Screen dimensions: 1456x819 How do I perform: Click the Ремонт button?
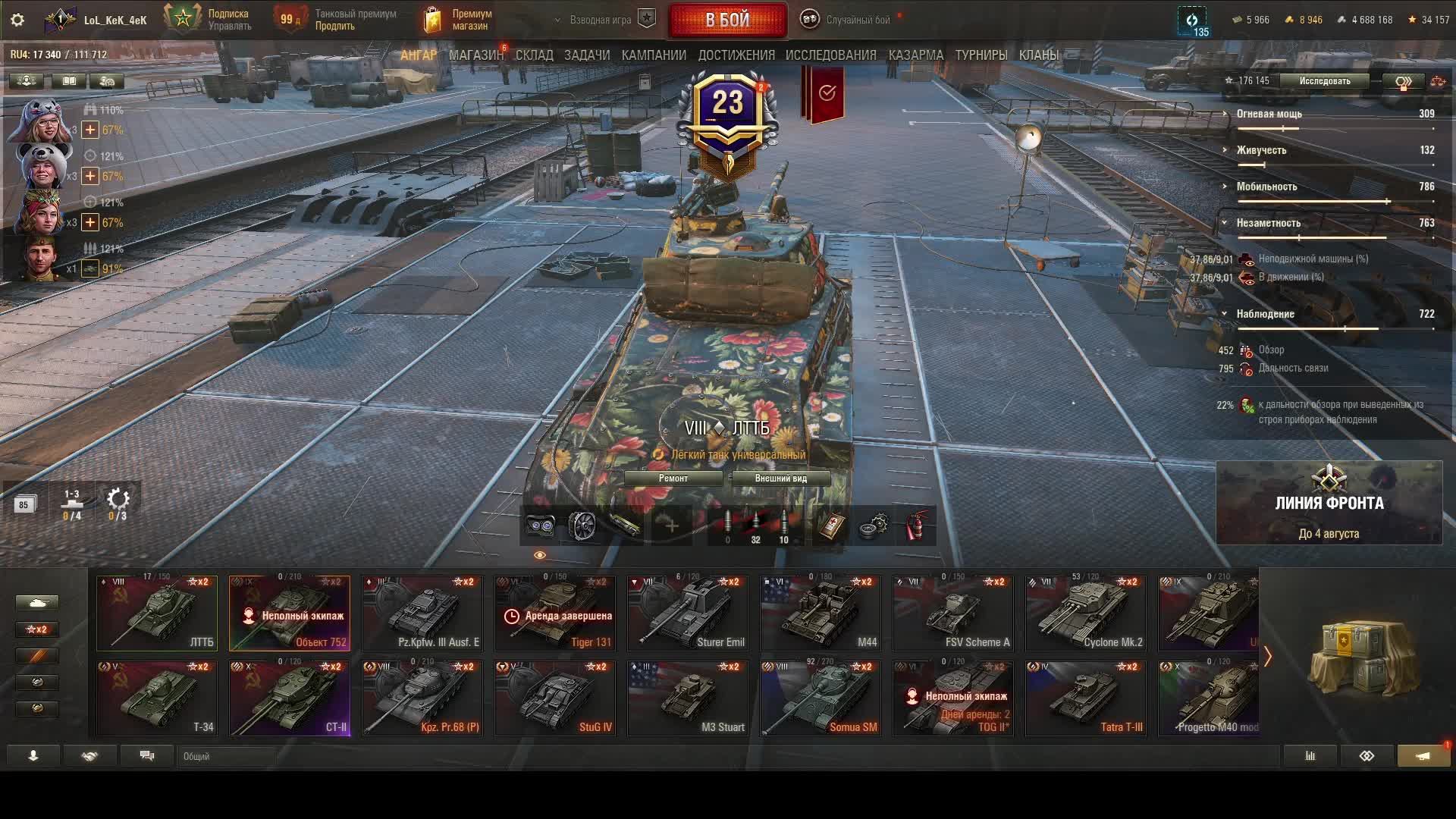click(x=673, y=479)
